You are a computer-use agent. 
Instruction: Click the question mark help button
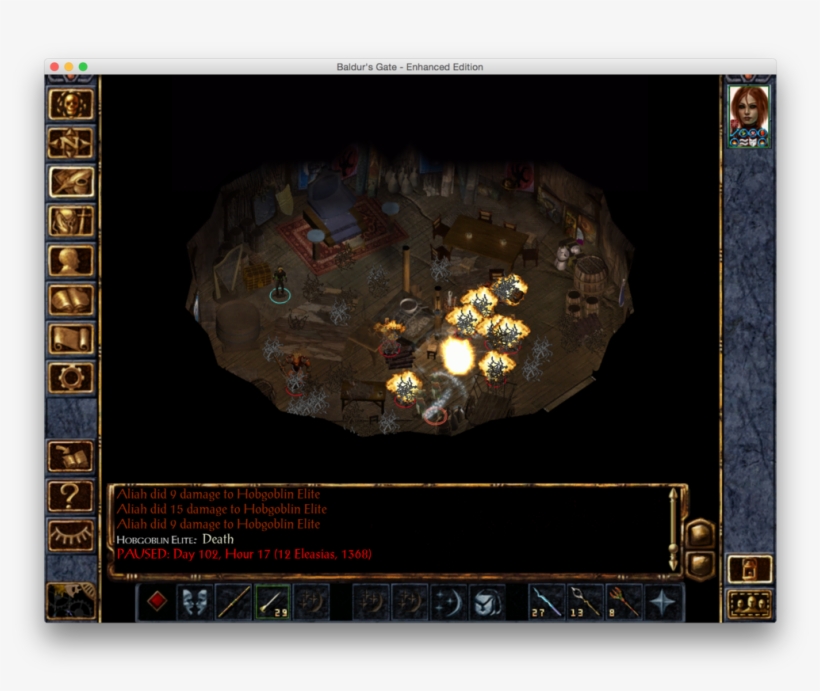pyautogui.click(x=71, y=495)
